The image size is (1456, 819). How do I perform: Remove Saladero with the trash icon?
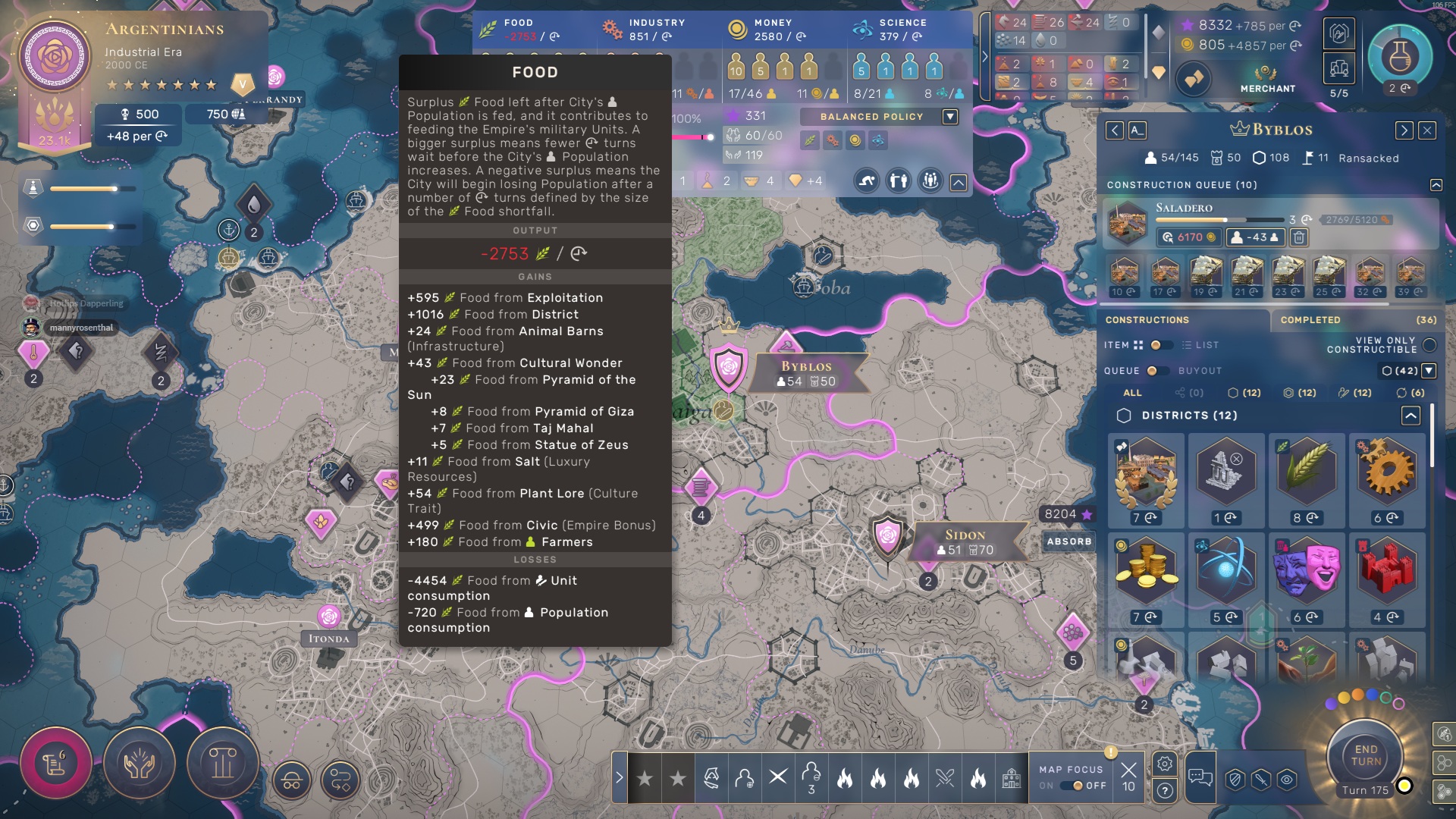pos(1299,237)
